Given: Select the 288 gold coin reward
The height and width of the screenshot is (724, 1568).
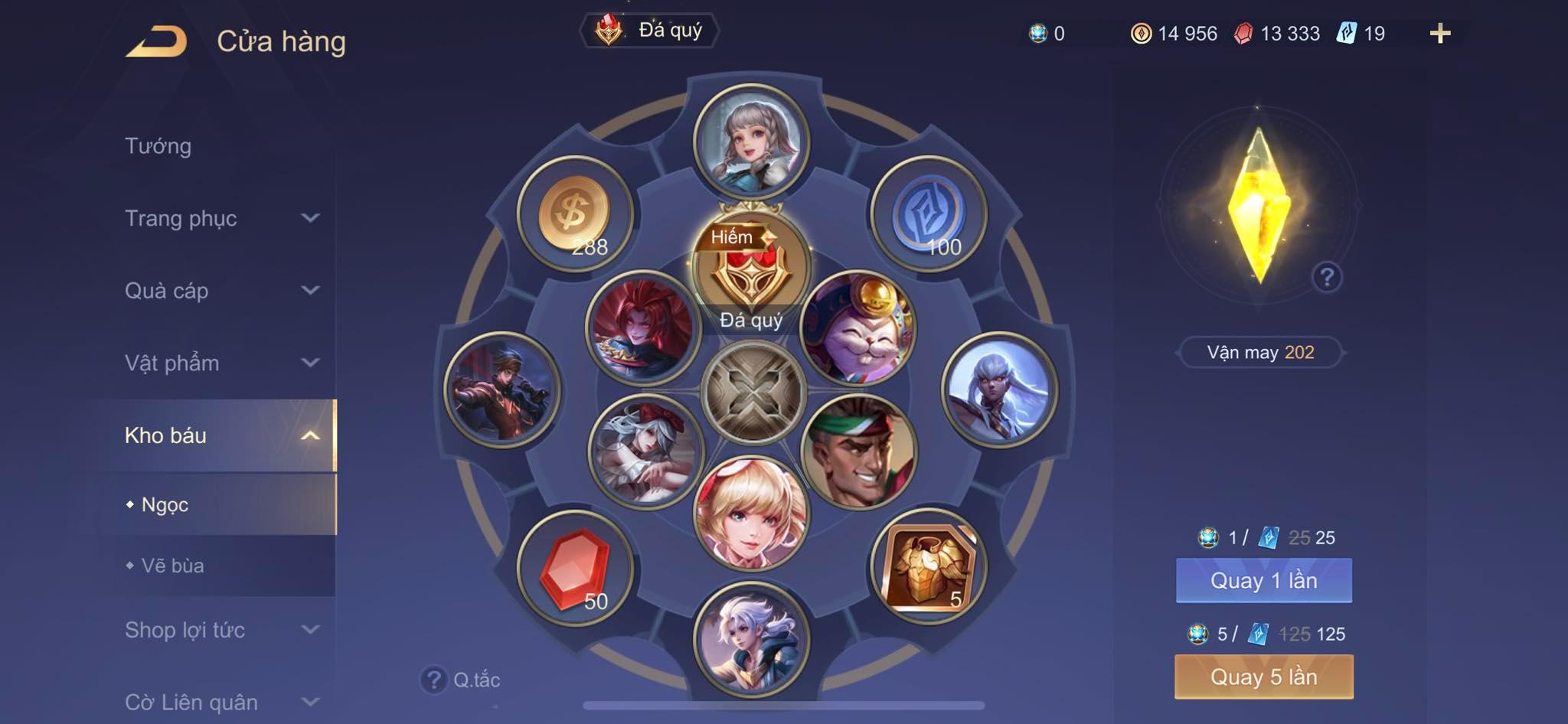Looking at the screenshot, I should (575, 214).
